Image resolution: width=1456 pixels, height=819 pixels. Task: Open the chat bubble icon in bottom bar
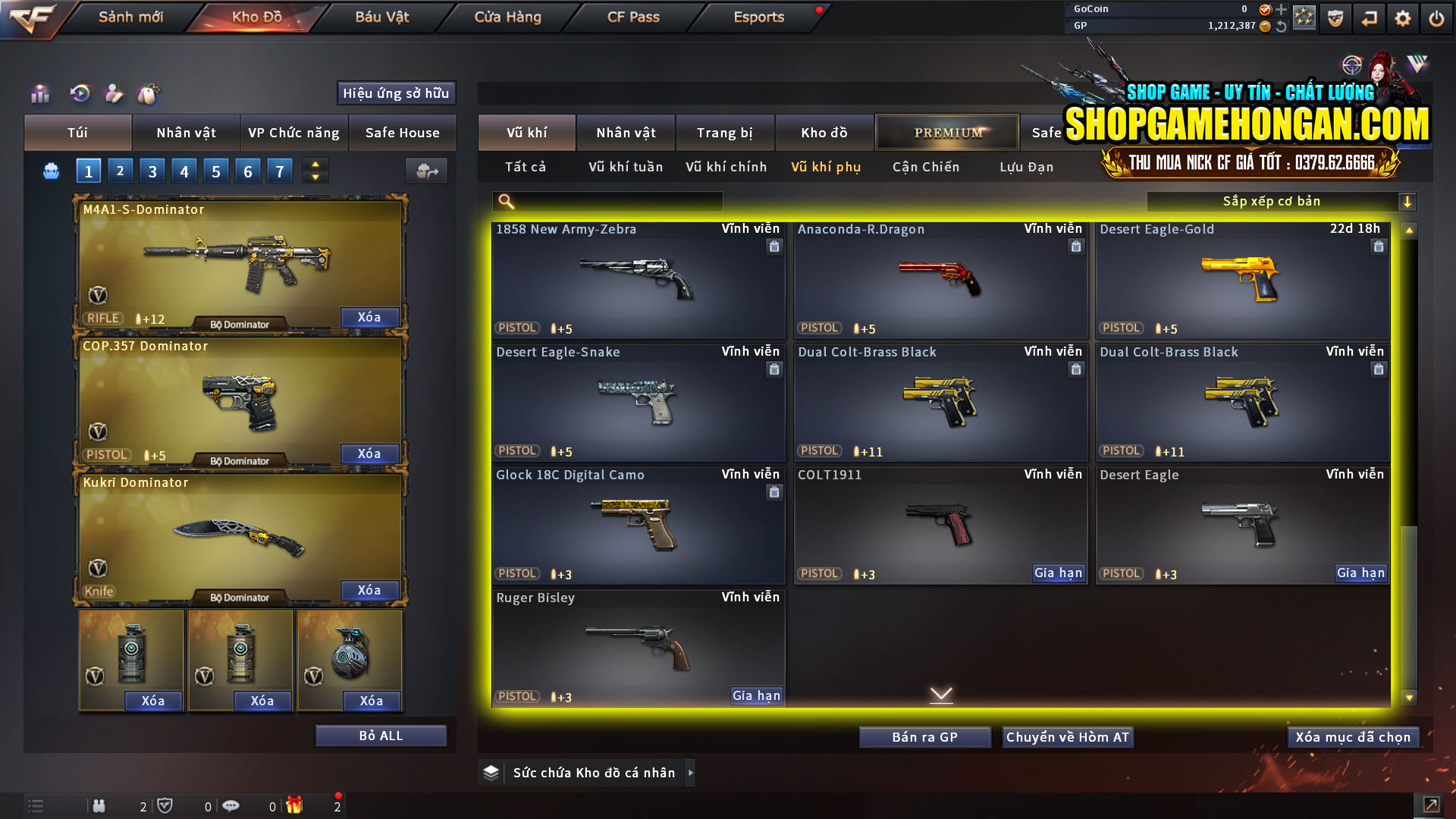pos(231,805)
